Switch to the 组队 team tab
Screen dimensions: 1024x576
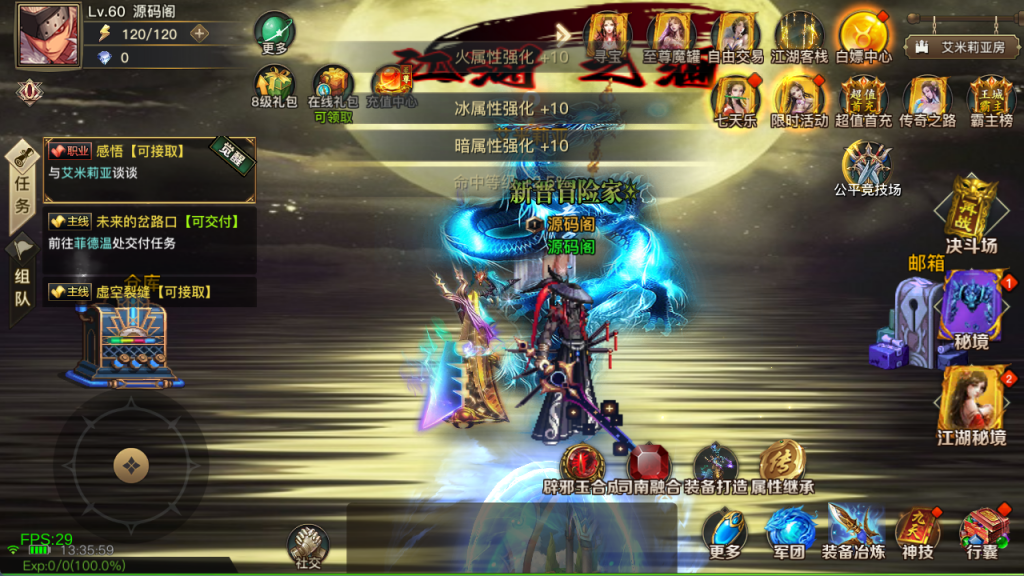click(x=22, y=283)
